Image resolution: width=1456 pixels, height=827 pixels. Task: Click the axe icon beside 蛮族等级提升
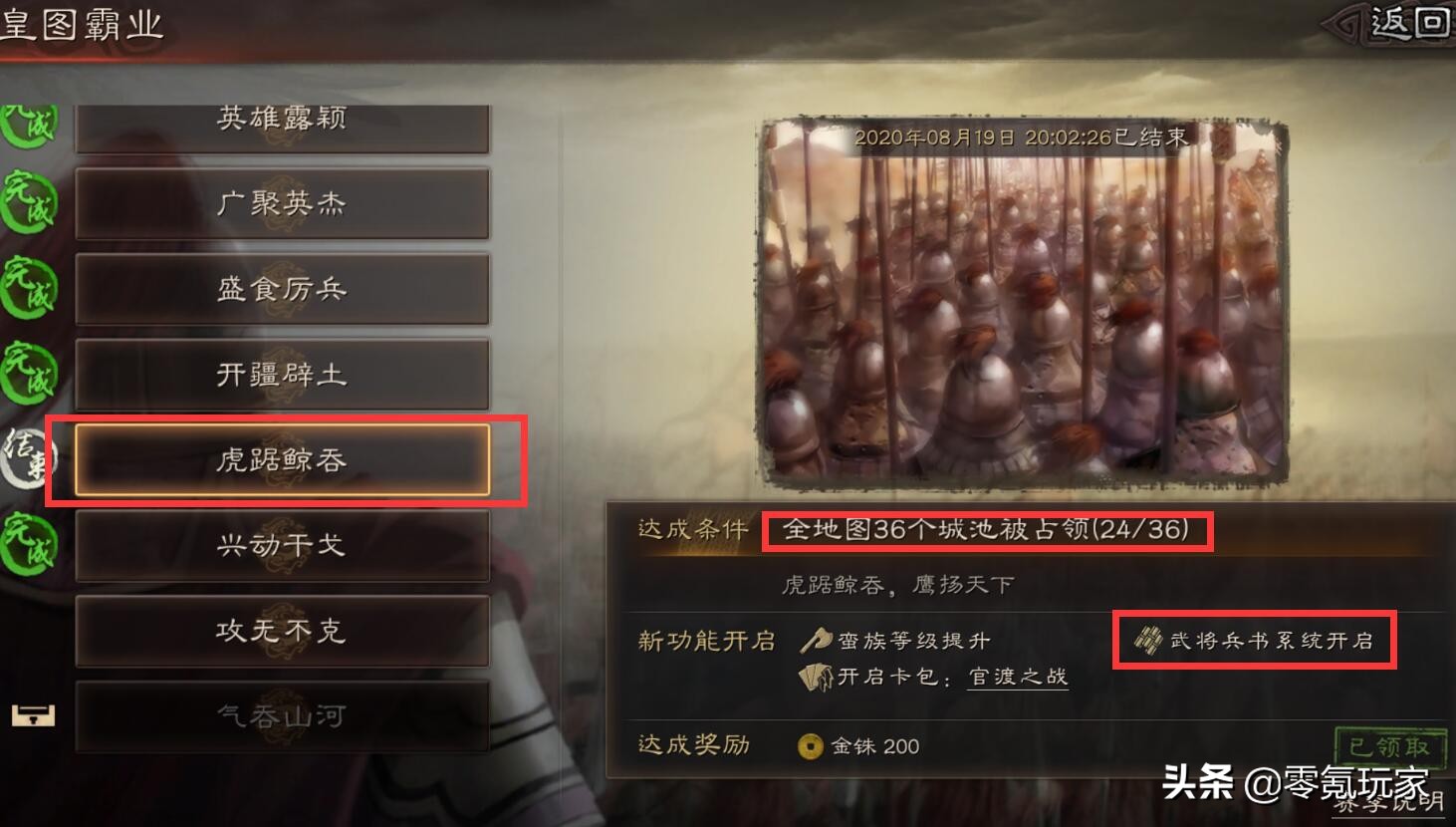click(x=815, y=641)
